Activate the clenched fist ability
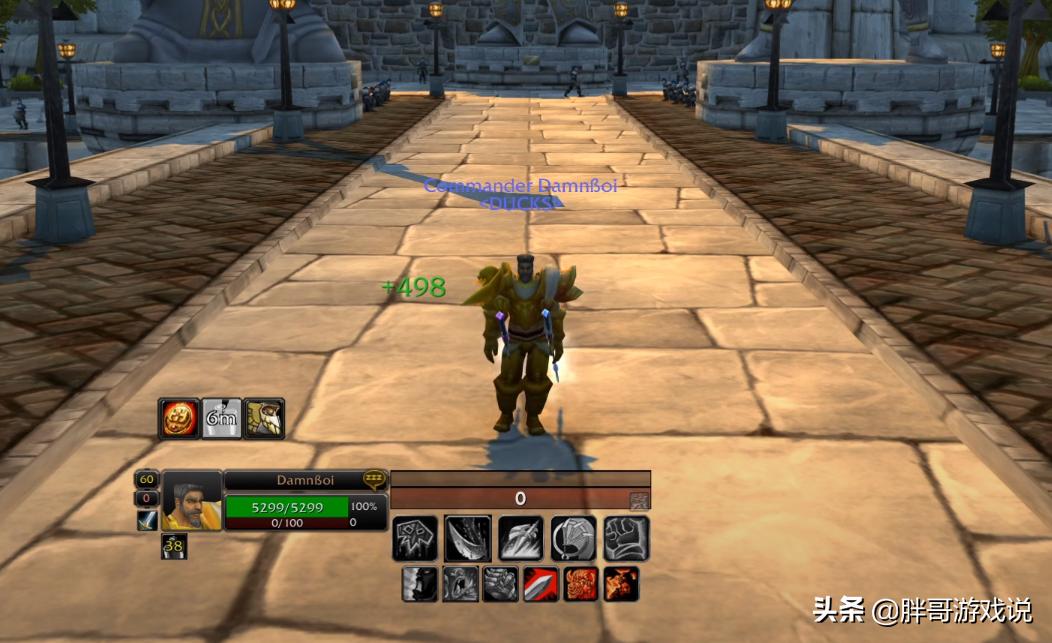This screenshot has width=1052, height=643. click(626, 538)
